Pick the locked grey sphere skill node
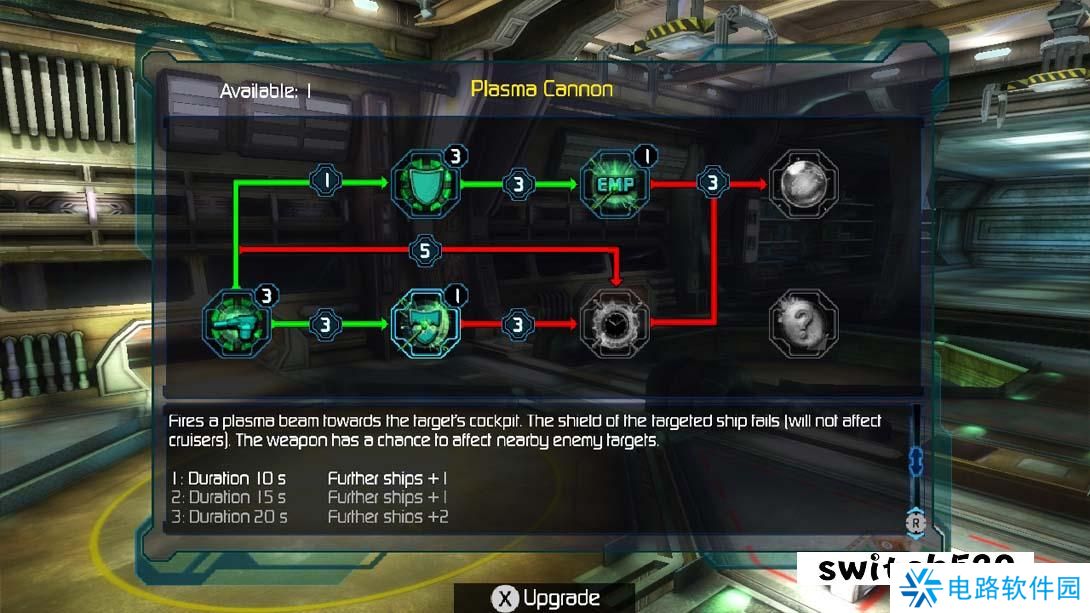 coord(805,184)
